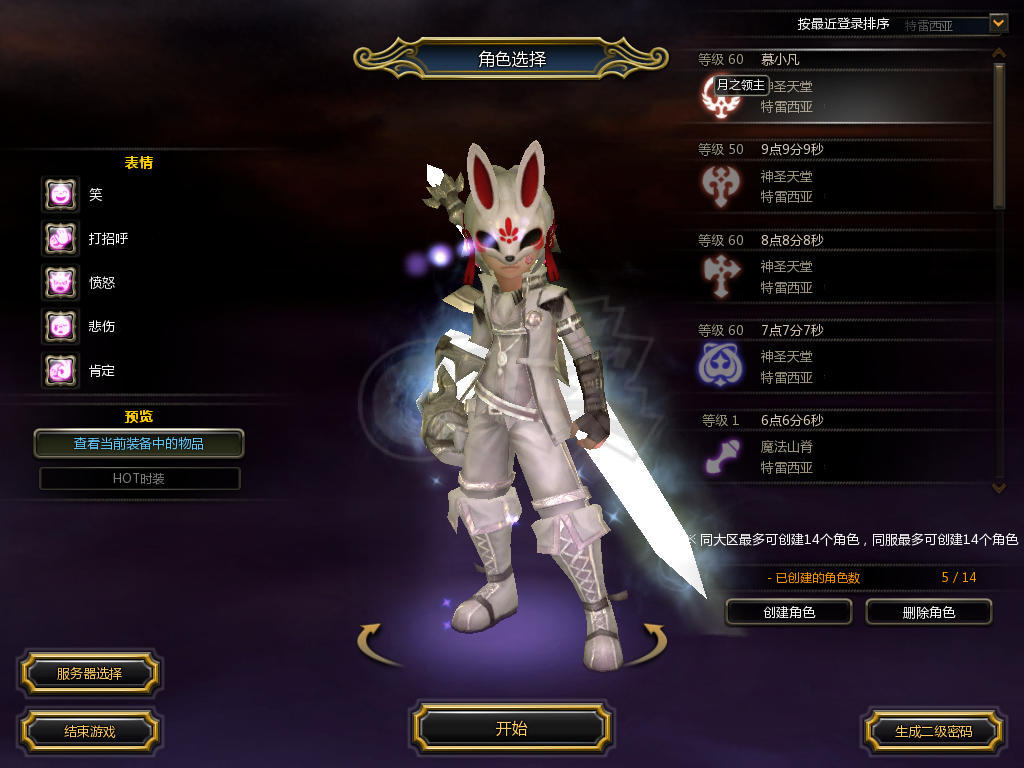Click 查看当前装备中的物品 preview button
Screen dimensions: 1024x768
click(139, 443)
